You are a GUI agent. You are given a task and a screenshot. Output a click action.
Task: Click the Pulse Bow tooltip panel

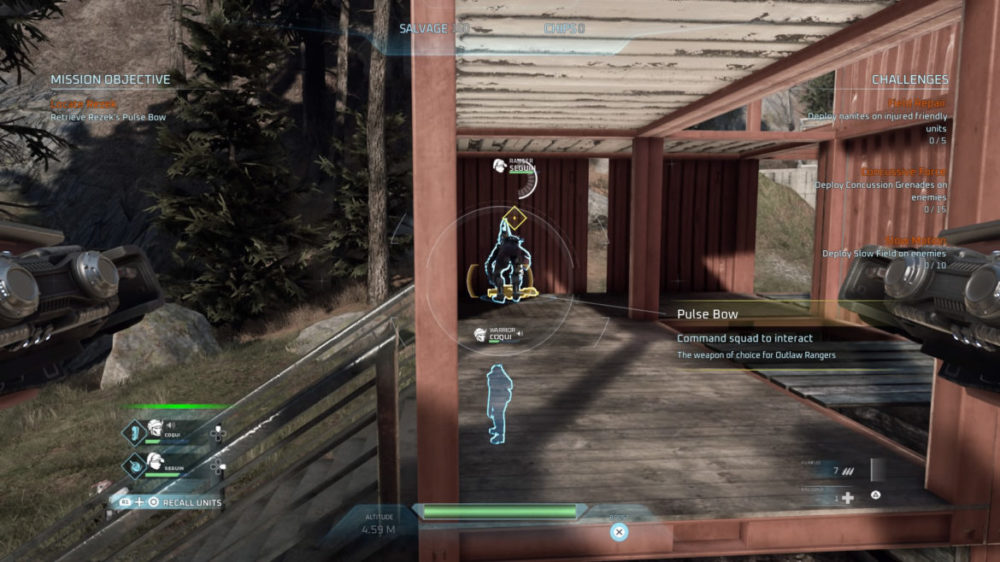coord(760,333)
